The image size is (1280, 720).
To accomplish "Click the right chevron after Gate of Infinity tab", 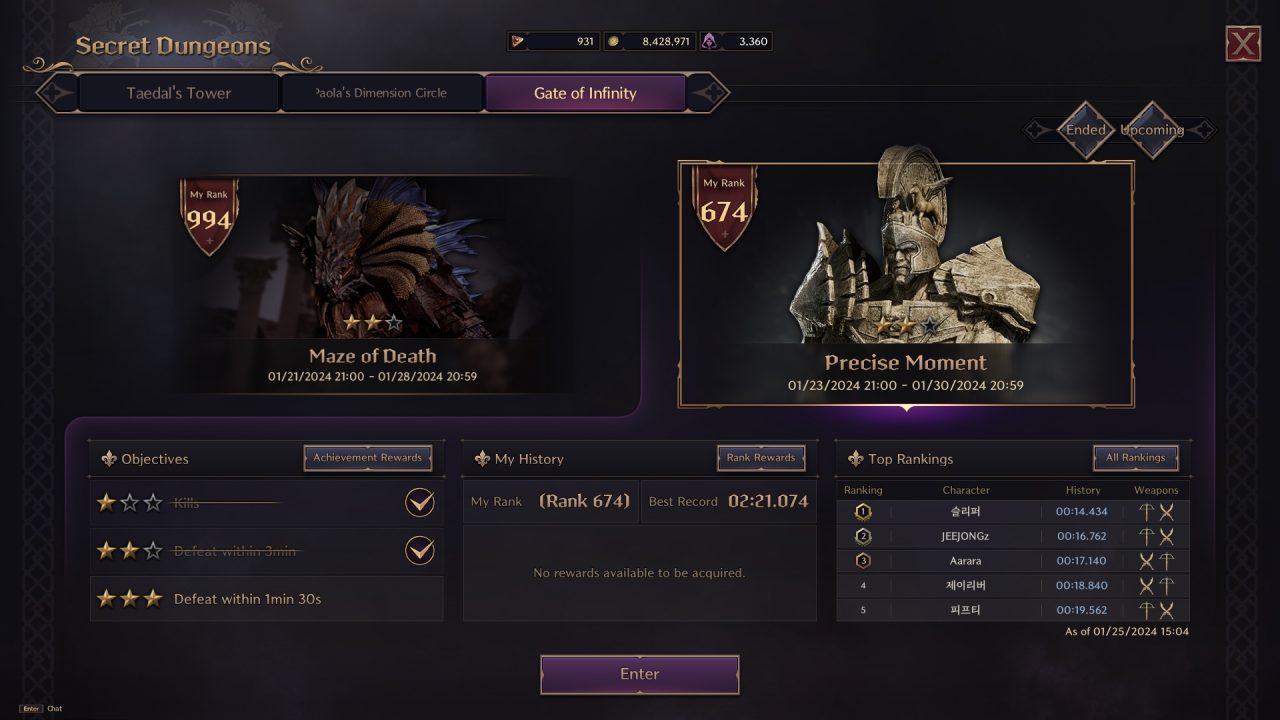I will (712, 92).
